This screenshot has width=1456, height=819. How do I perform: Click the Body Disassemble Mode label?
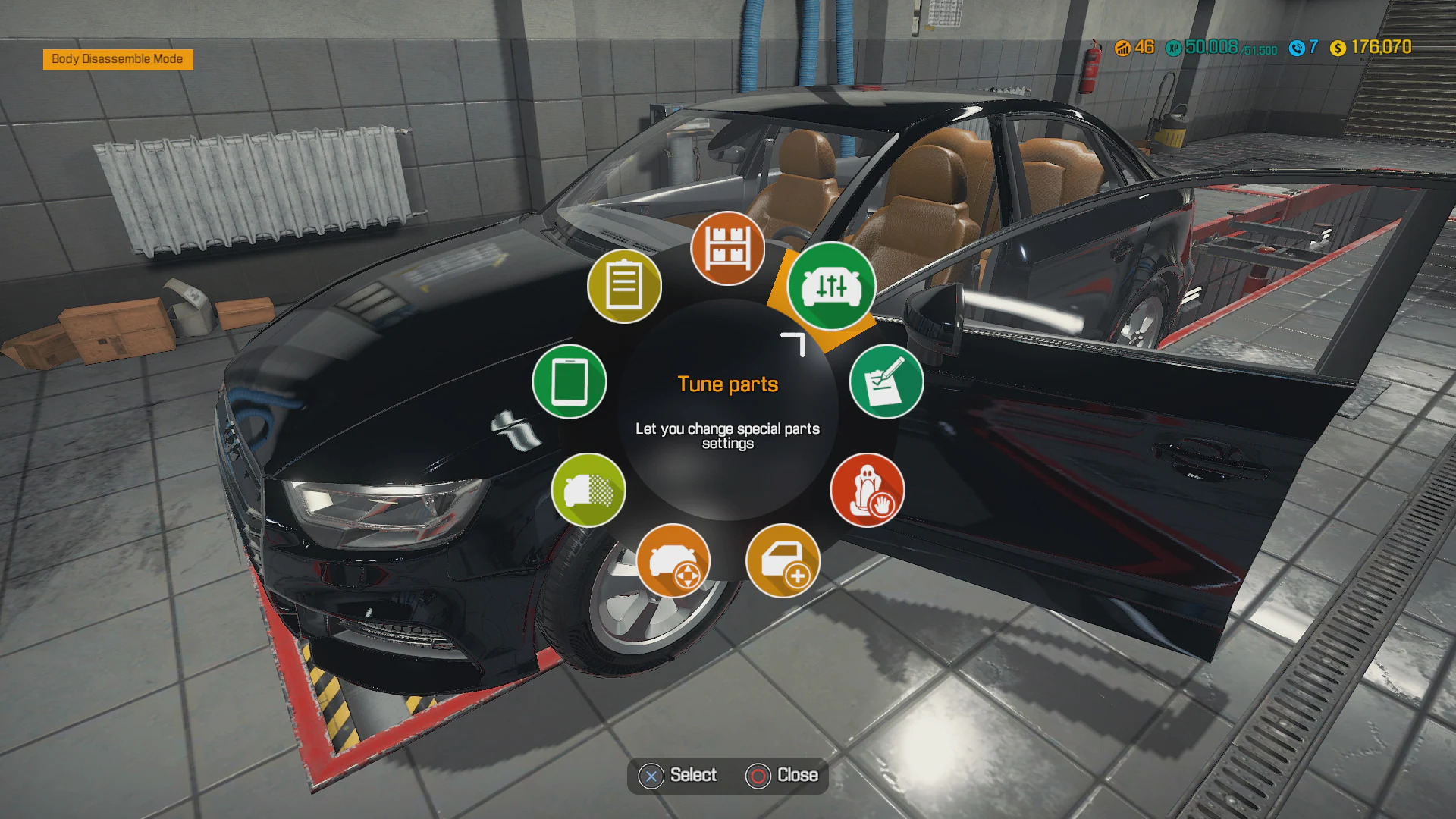pyautogui.click(x=118, y=59)
